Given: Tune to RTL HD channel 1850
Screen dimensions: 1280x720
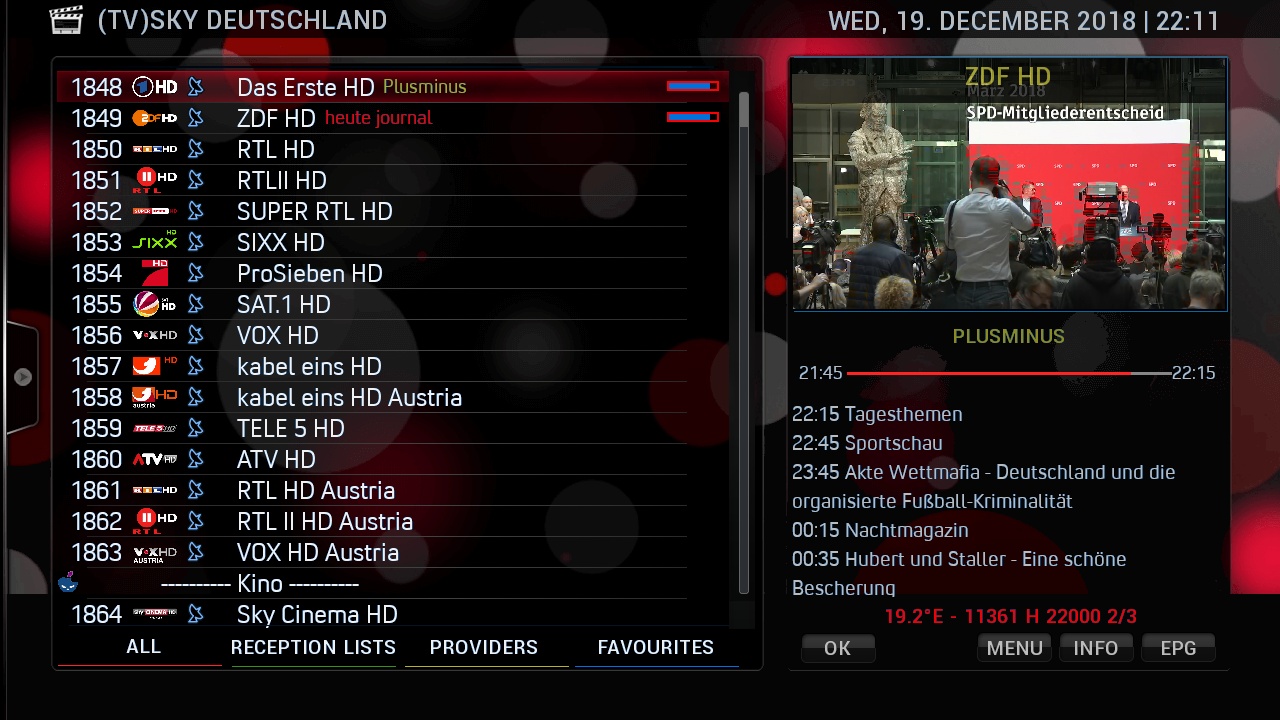Looking at the screenshot, I should (276, 149).
